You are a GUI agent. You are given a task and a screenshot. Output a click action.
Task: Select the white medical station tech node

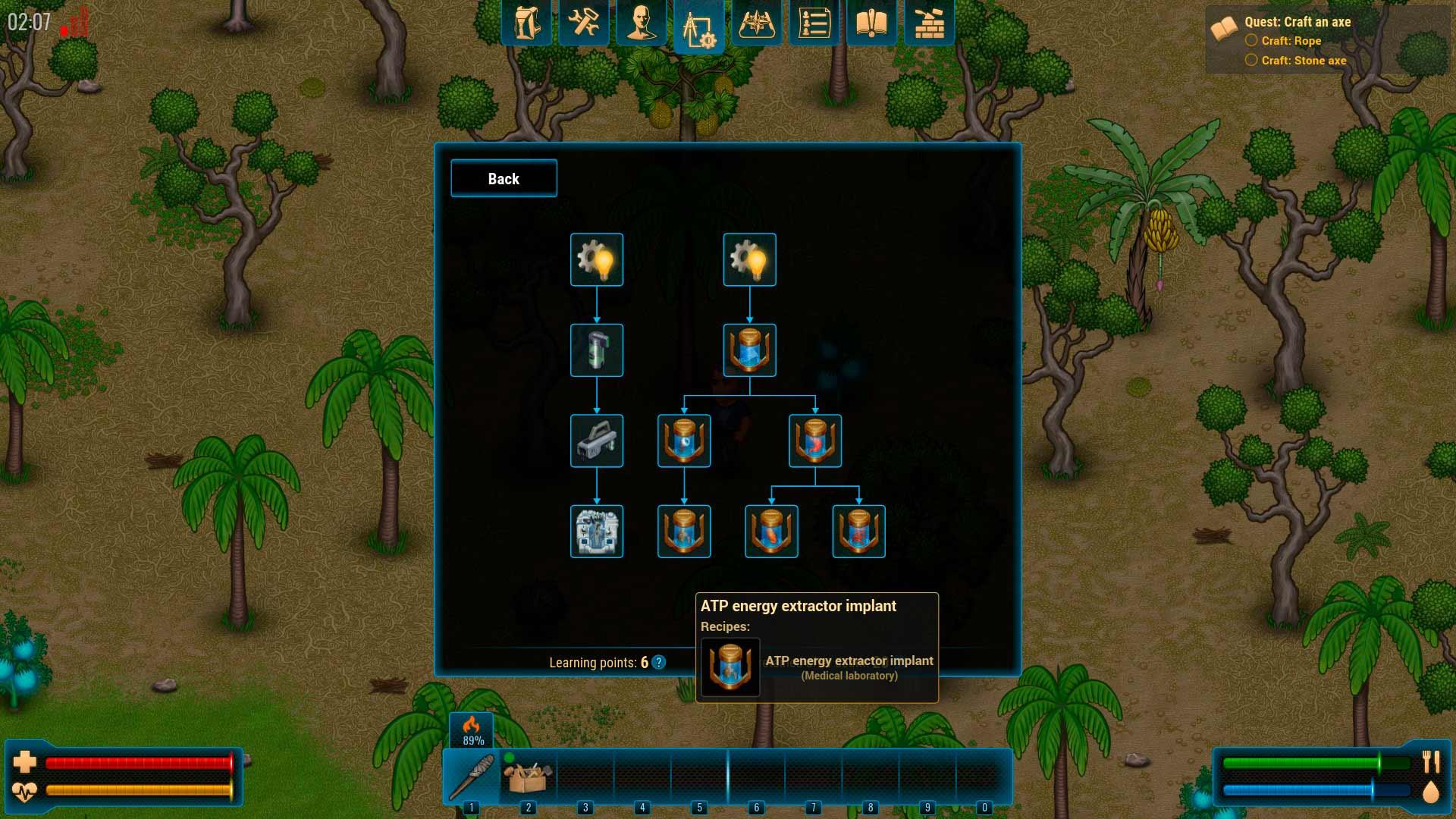point(597,532)
